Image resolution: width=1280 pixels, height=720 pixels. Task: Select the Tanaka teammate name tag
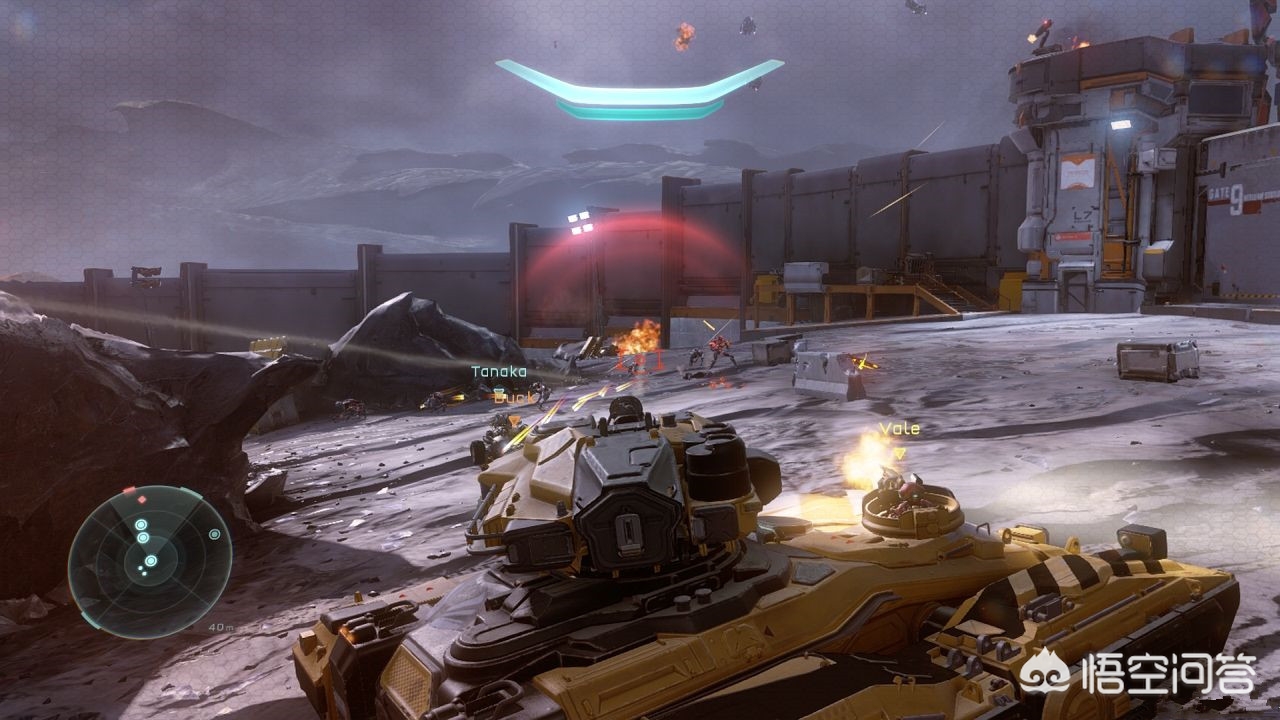(x=499, y=372)
